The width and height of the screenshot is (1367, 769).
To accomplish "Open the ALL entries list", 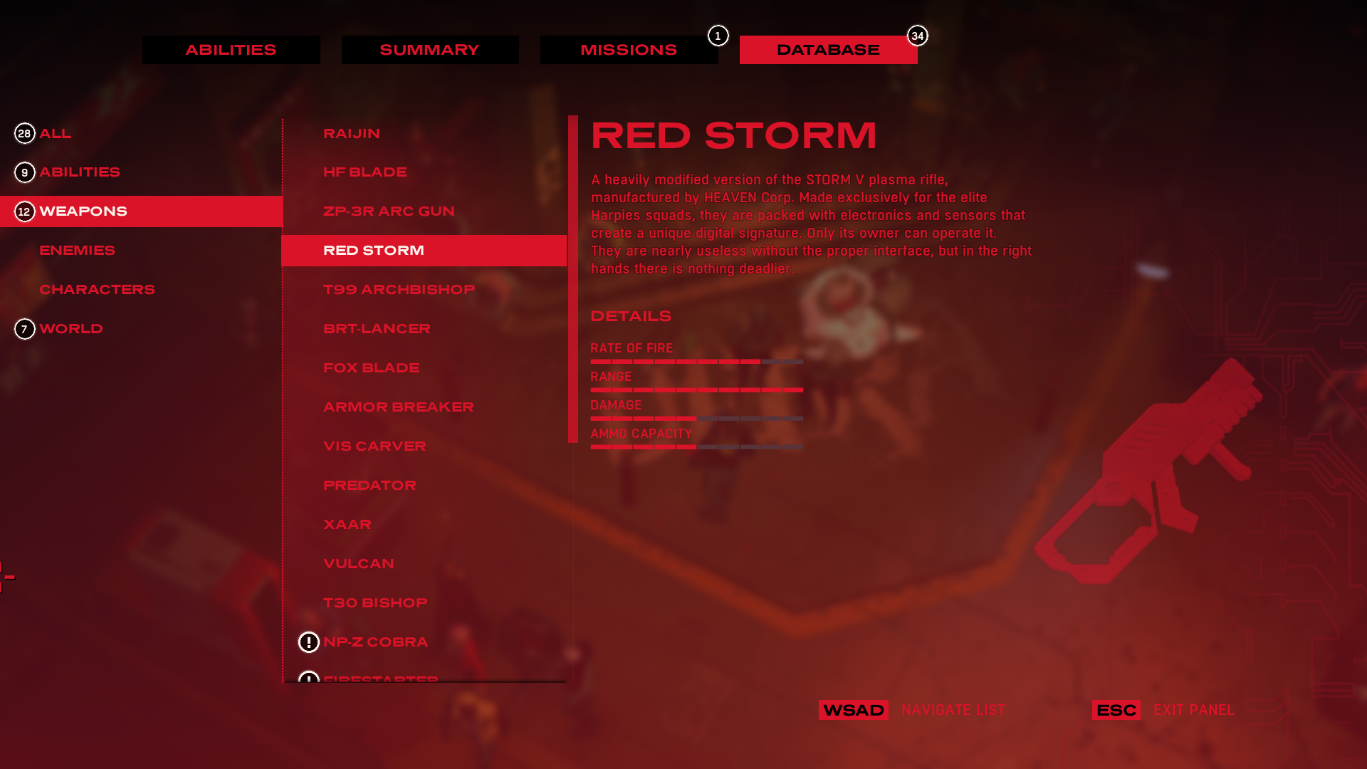I will (53, 132).
